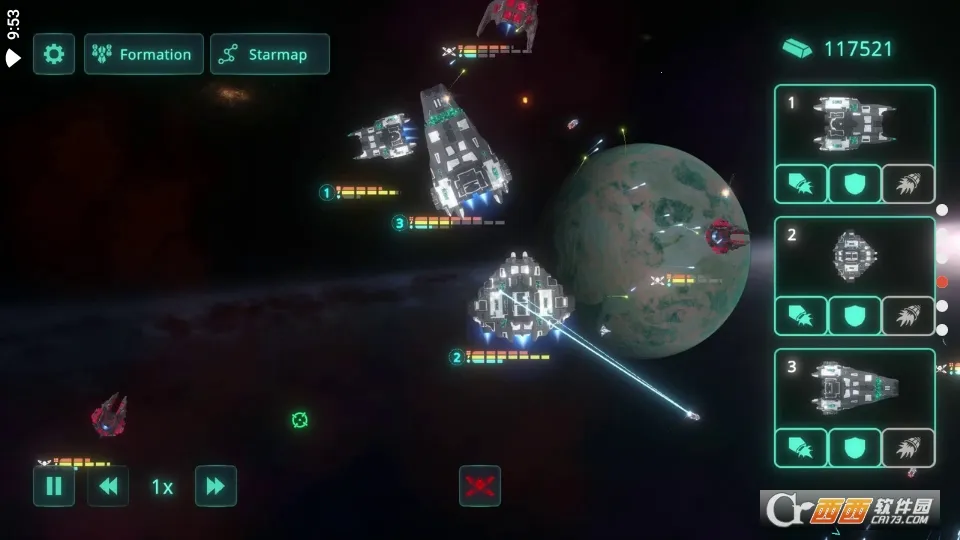Trigger ship 1's green boost attack icon
The image size is (960, 540).
pos(801,184)
